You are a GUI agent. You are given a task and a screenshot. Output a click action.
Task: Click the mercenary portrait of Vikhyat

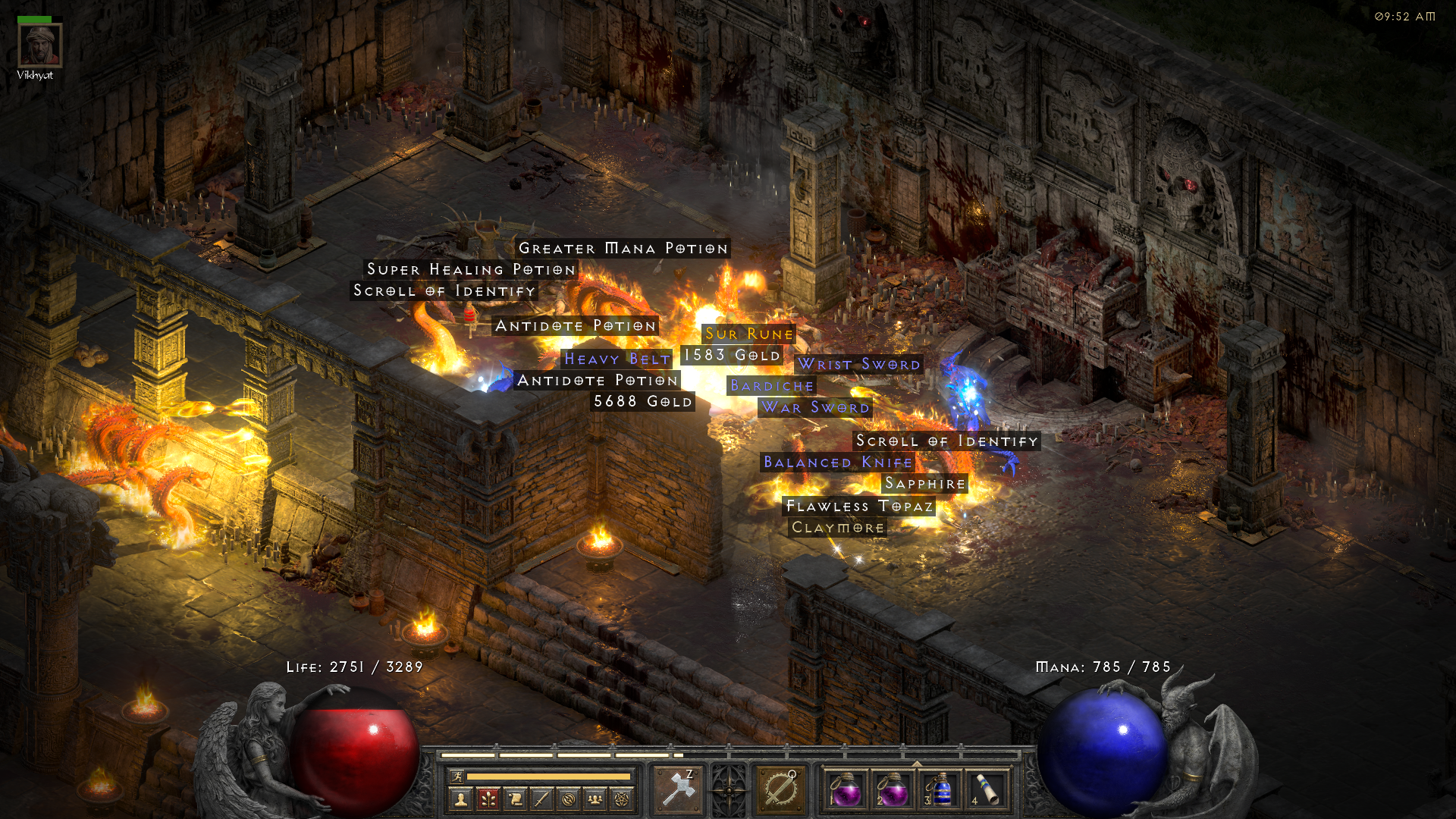(39, 45)
